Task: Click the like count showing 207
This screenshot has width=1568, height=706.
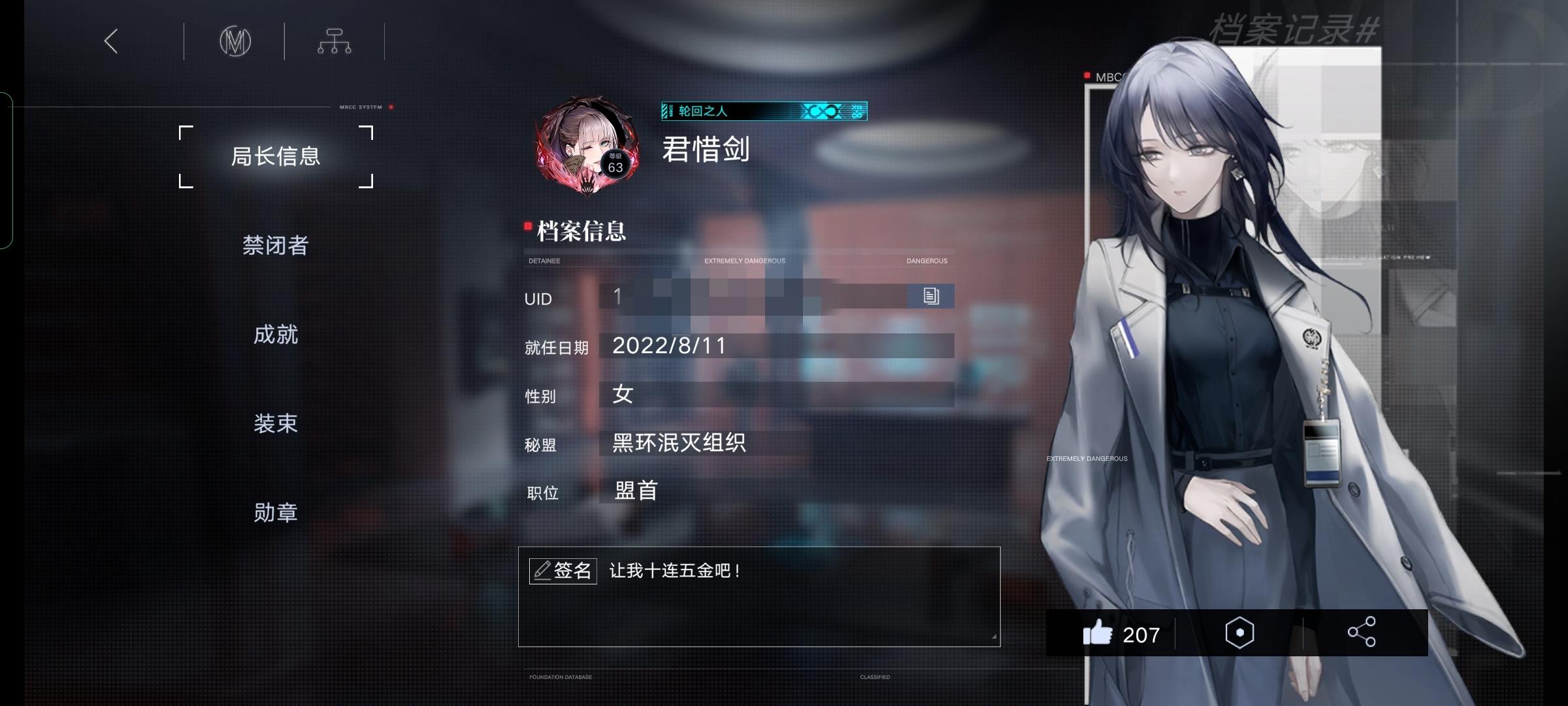Action: (x=1140, y=635)
